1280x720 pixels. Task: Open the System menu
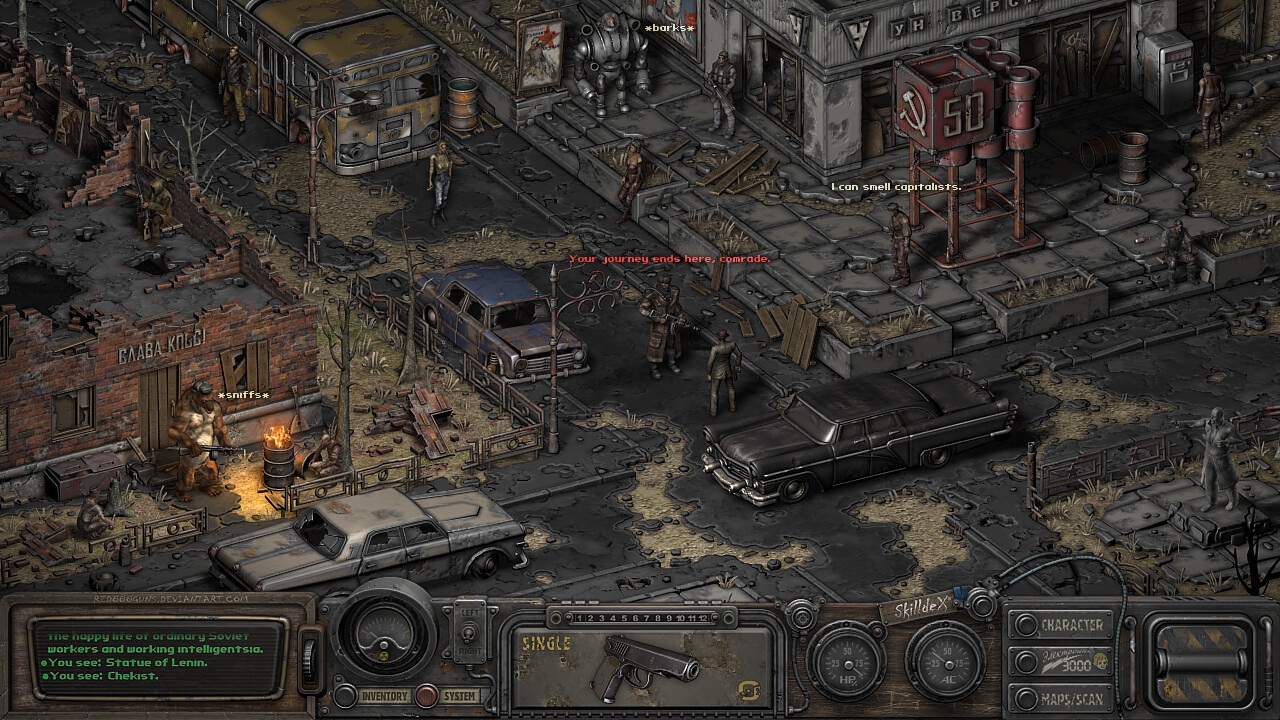point(459,696)
